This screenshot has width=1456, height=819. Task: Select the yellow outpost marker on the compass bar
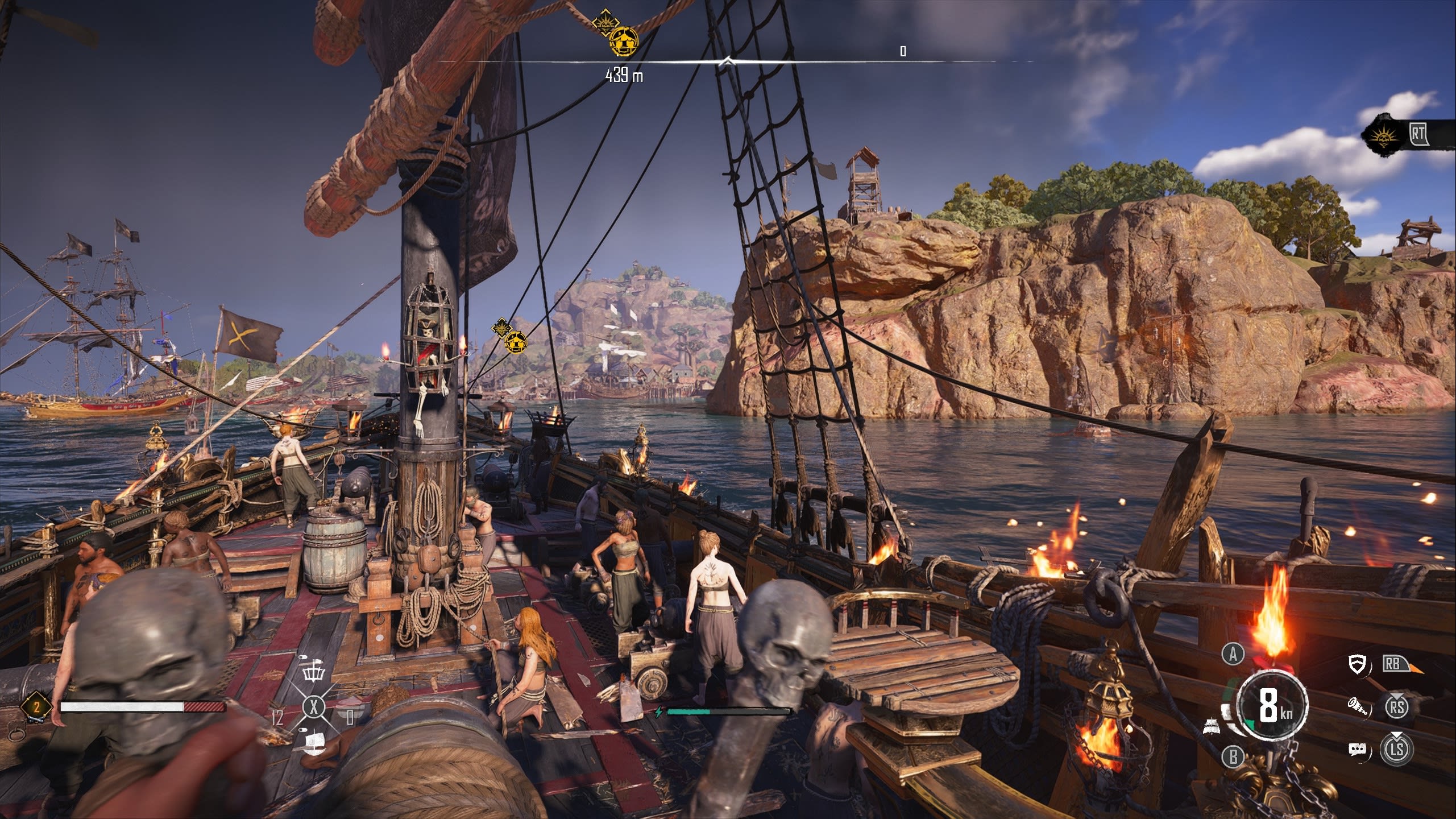click(624, 42)
